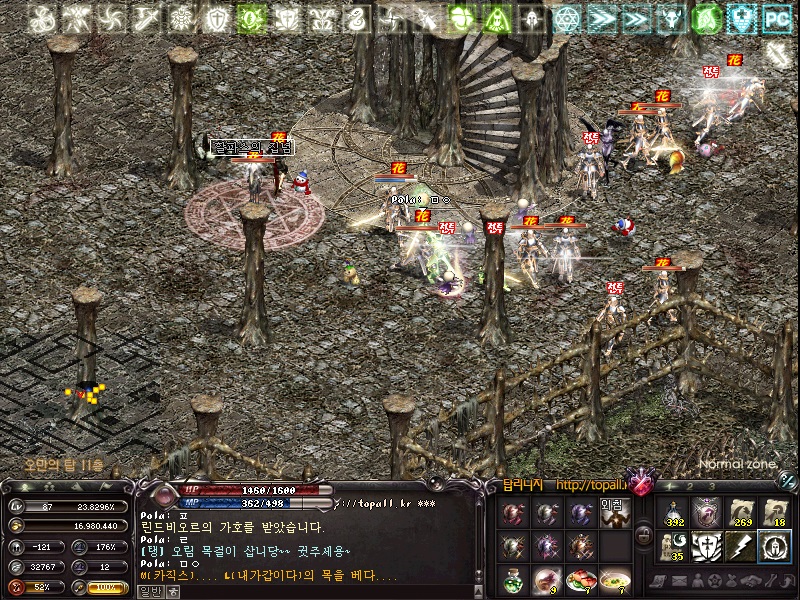Open the handshake trade menu icon
Screen dimensions: 800x600
pos(748,581)
